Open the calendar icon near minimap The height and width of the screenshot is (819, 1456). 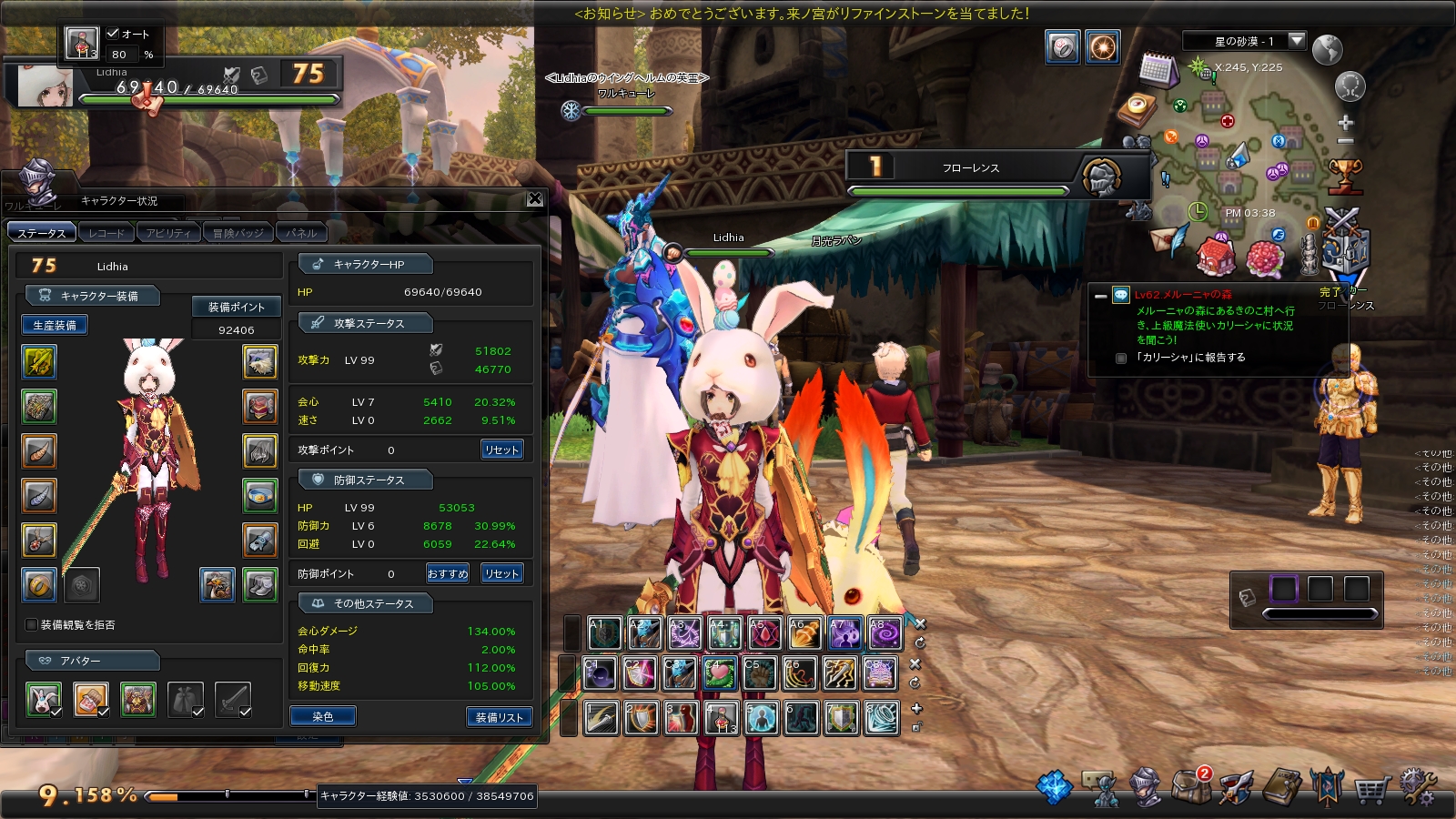tap(1158, 69)
